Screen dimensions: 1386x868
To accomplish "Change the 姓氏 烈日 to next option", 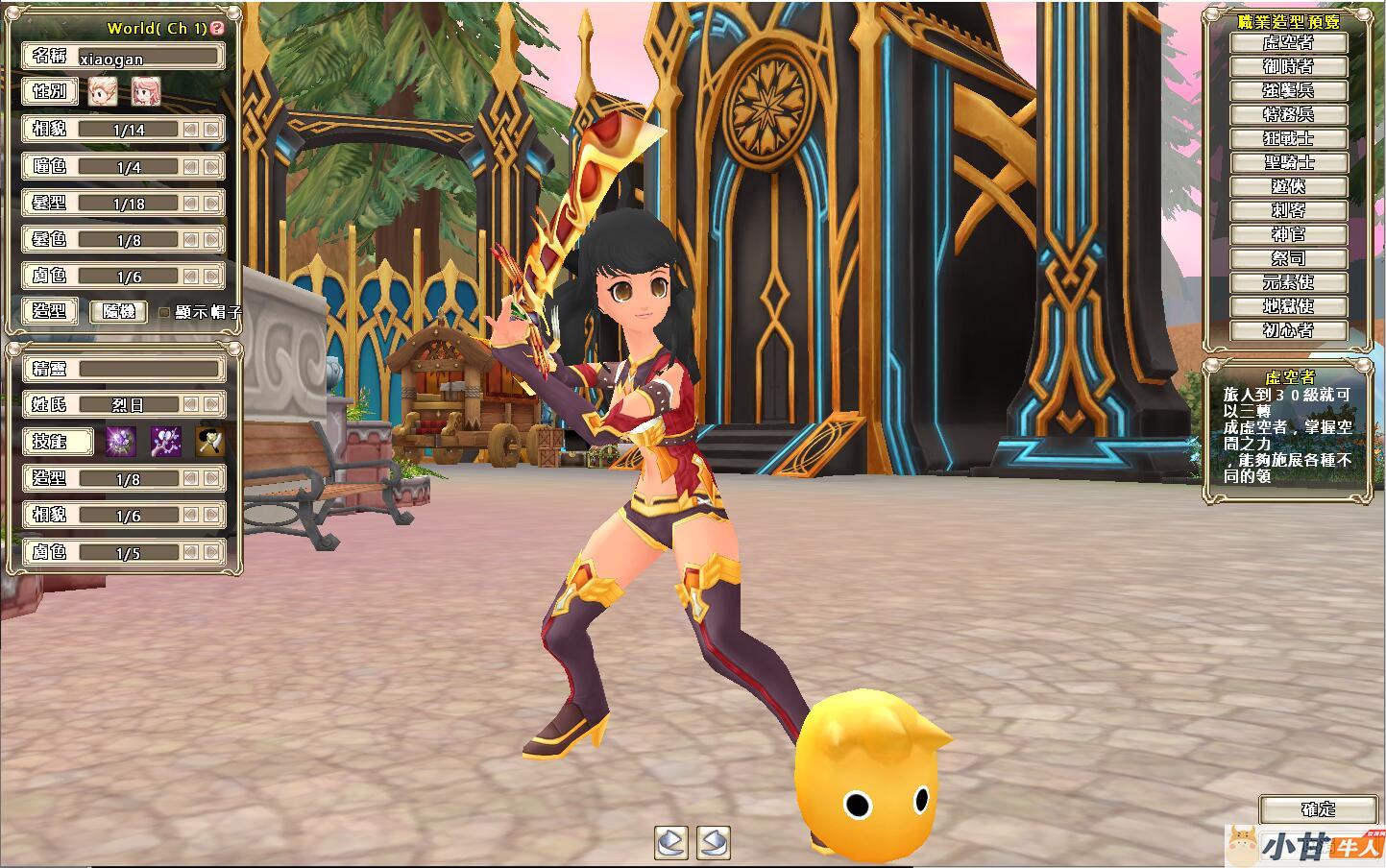I will [x=211, y=405].
